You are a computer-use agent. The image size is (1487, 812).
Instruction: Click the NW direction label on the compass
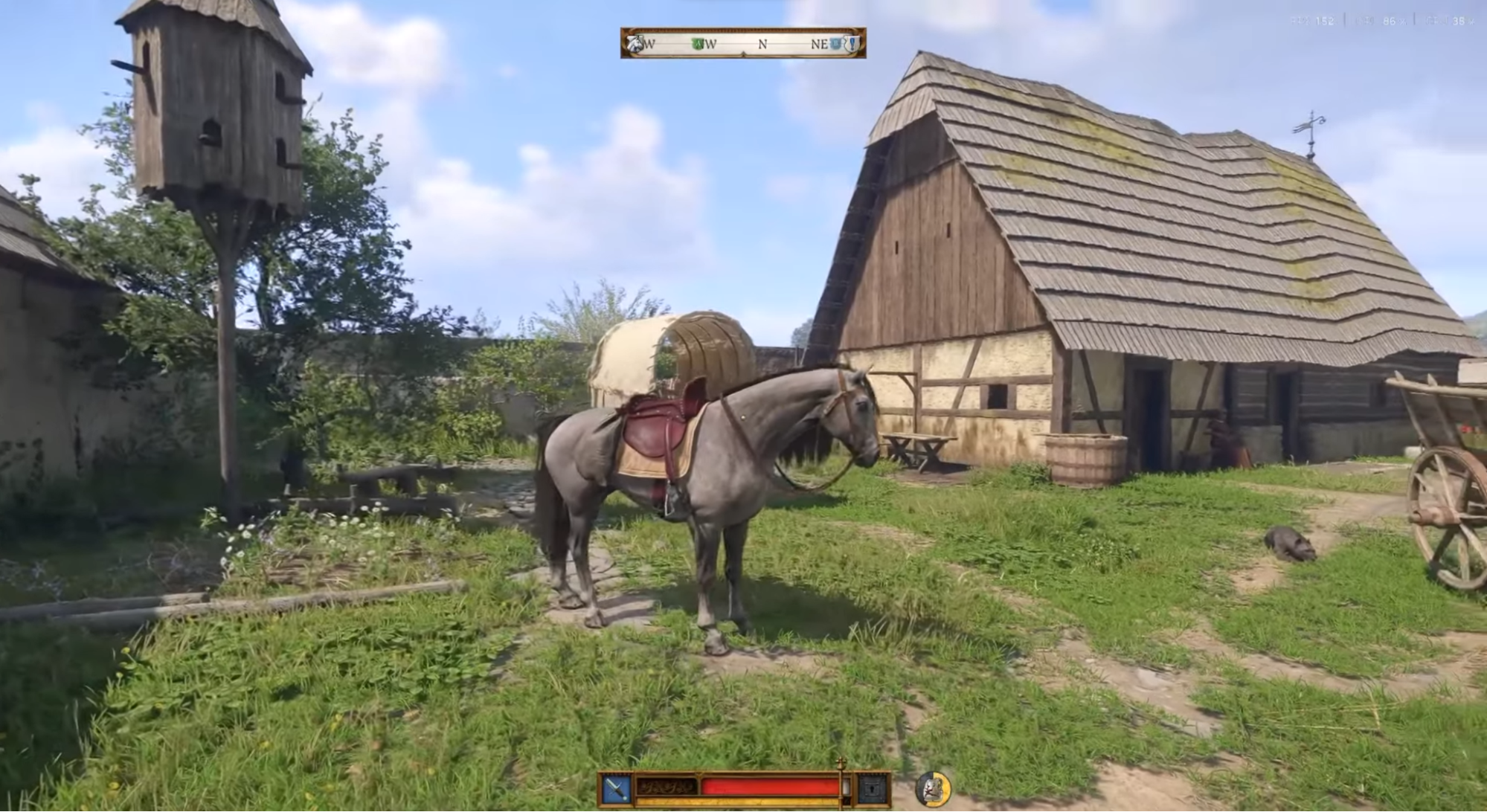point(709,44)
